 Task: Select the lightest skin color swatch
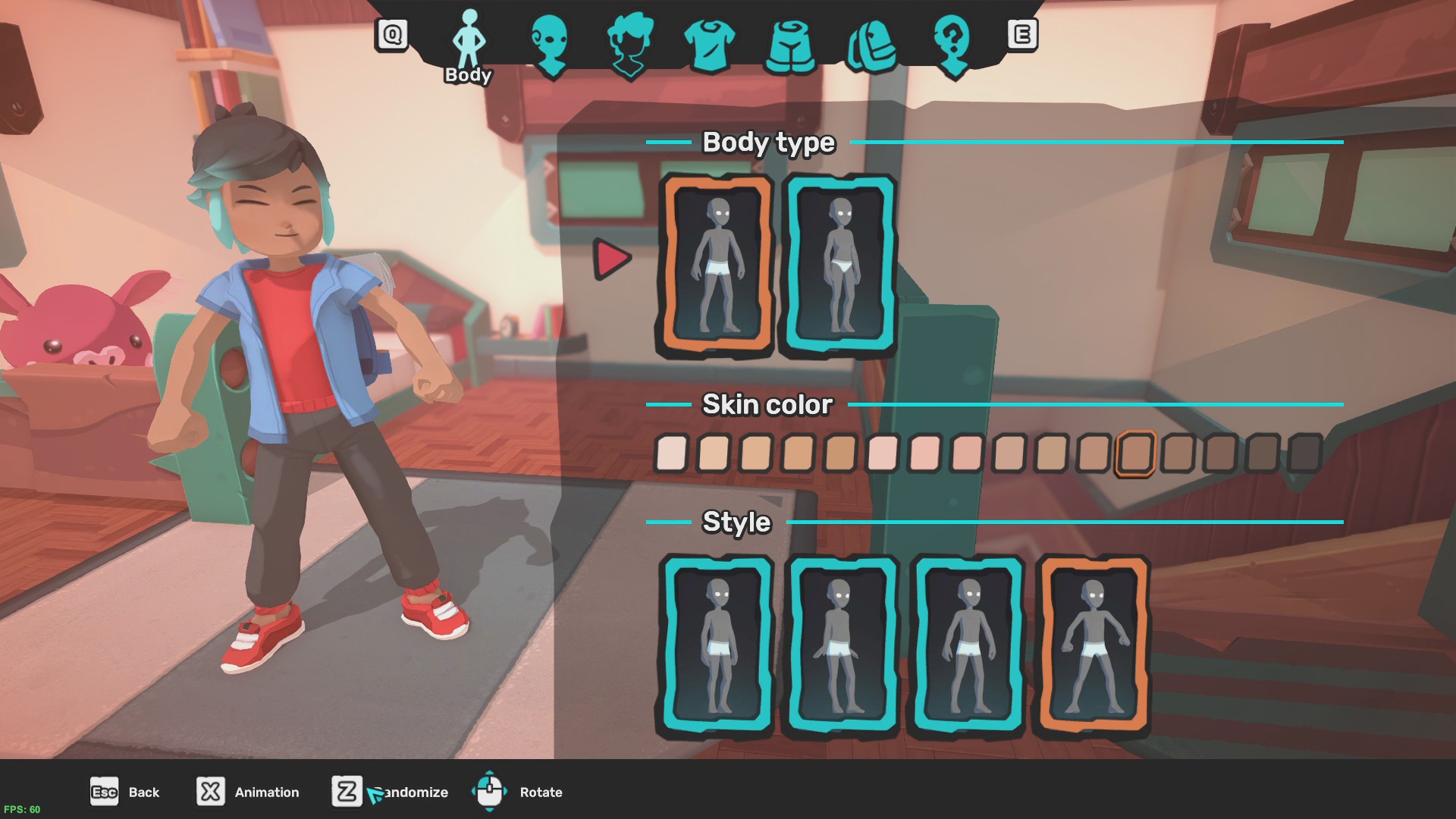(x=670, y=451)
